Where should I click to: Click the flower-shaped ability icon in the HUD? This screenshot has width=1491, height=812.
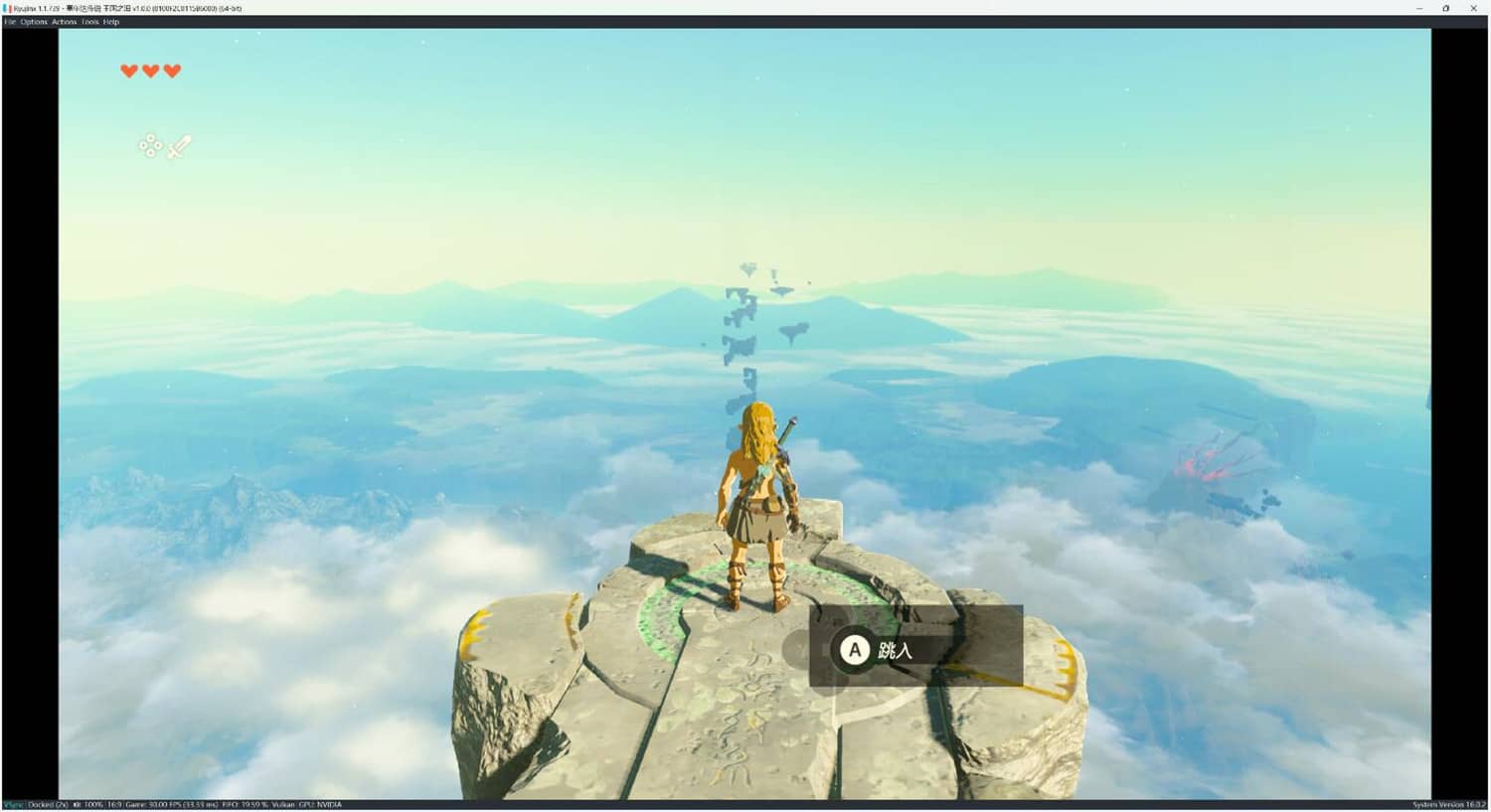[x=149, y=146]
